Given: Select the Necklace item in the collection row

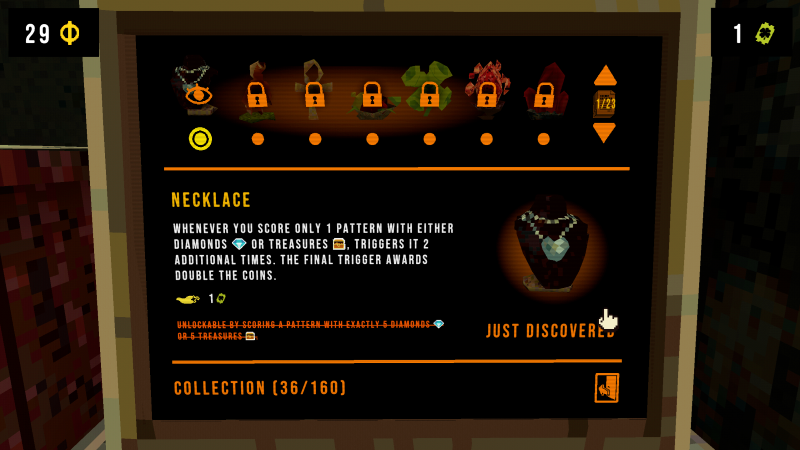Looking at the screenshot, I should point(197,90).
